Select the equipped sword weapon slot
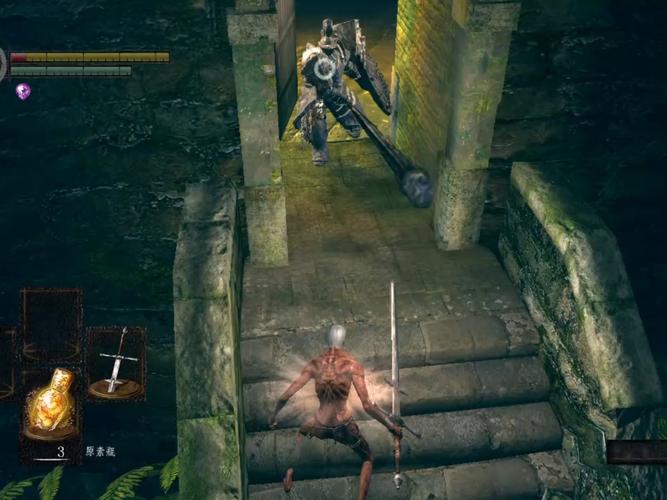The image size is (667, 500). coord(116,363)
